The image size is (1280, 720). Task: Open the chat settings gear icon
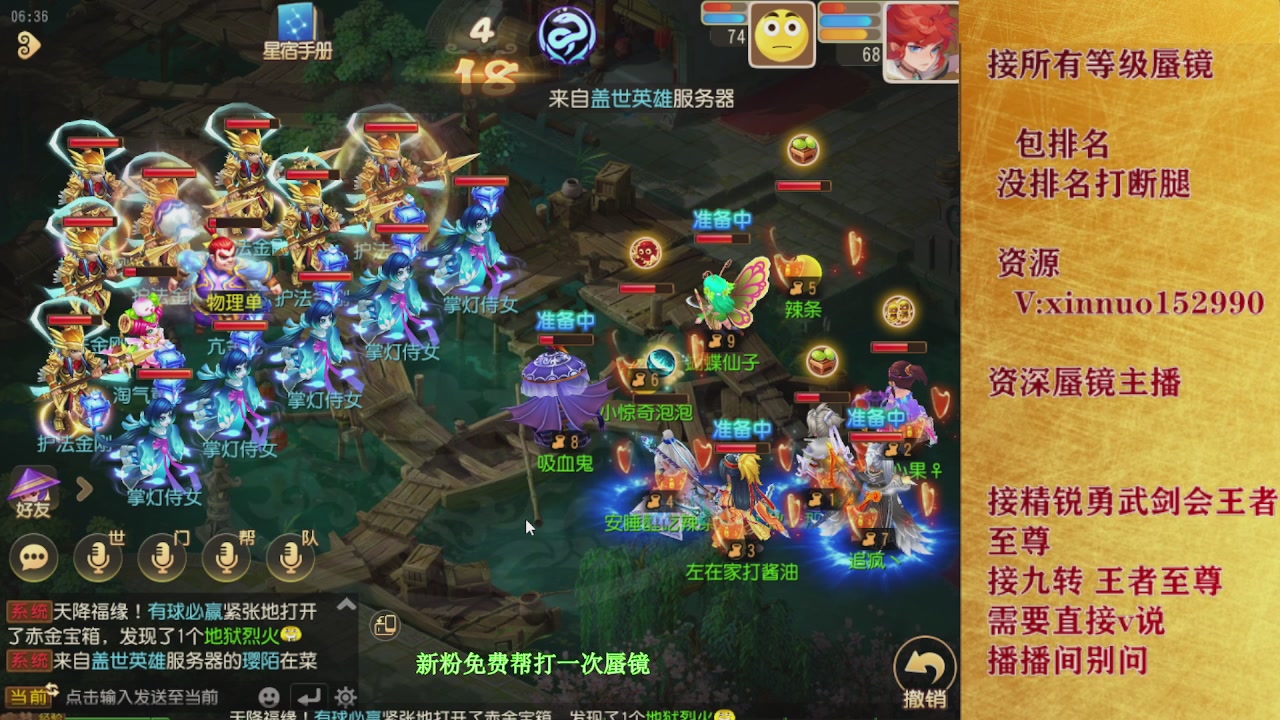click(x=345, y=696)
